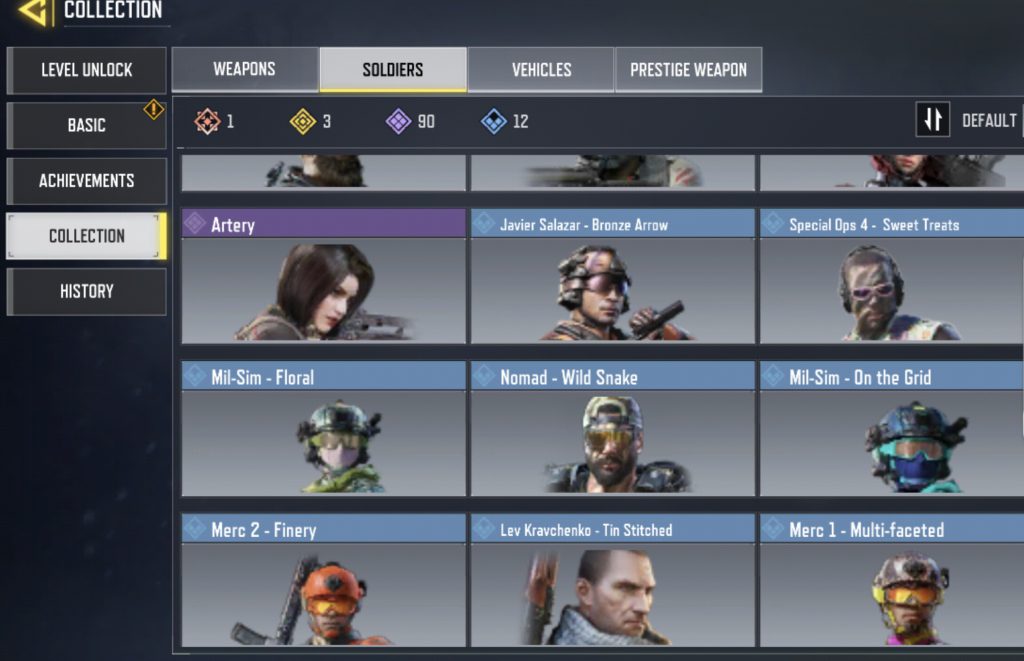The width and height of the screenshot is (1024, 661).
Task: Filter by the red rarity icon
Action: [207, 122]
